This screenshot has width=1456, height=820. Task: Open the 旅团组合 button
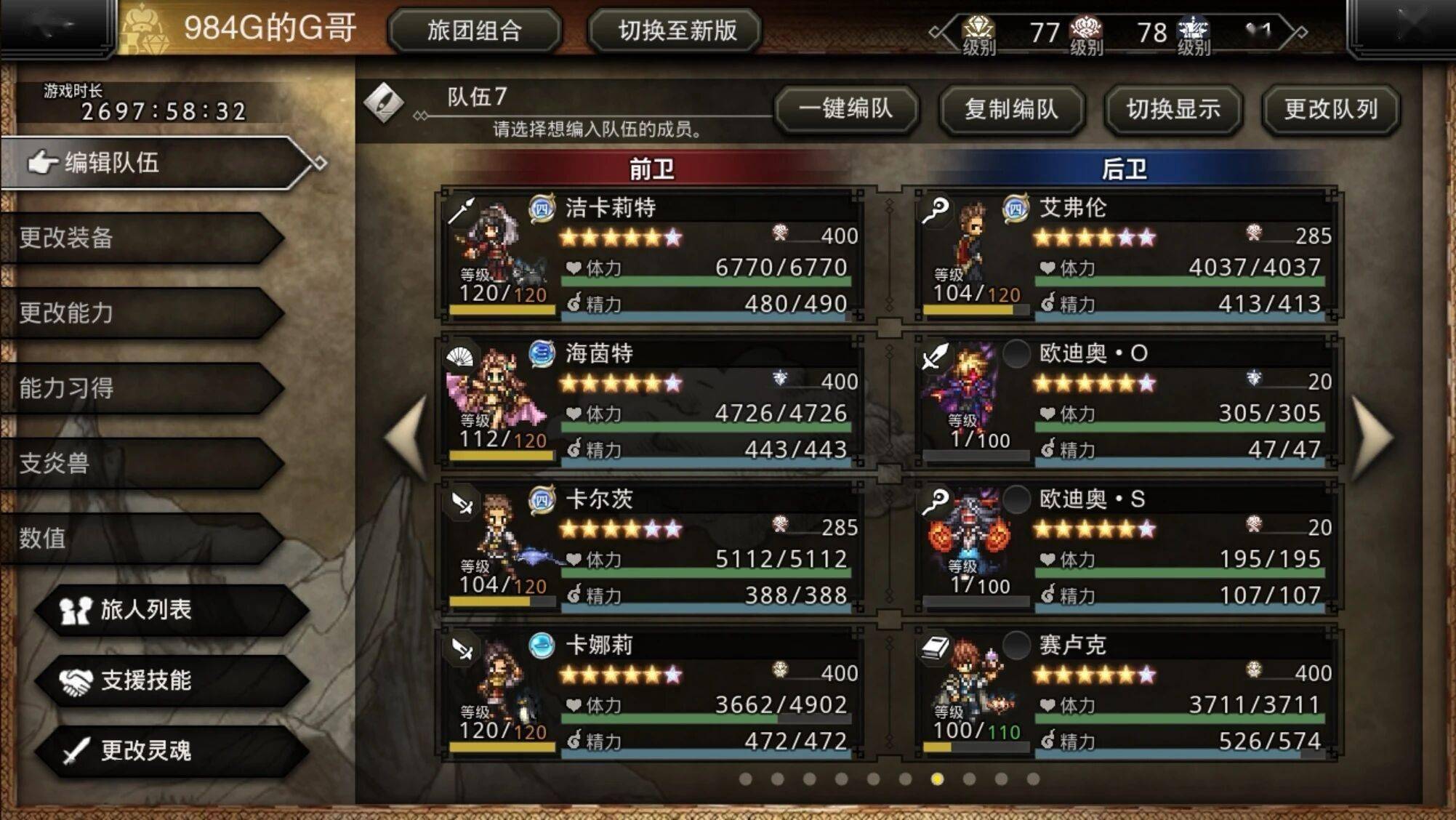474,31
